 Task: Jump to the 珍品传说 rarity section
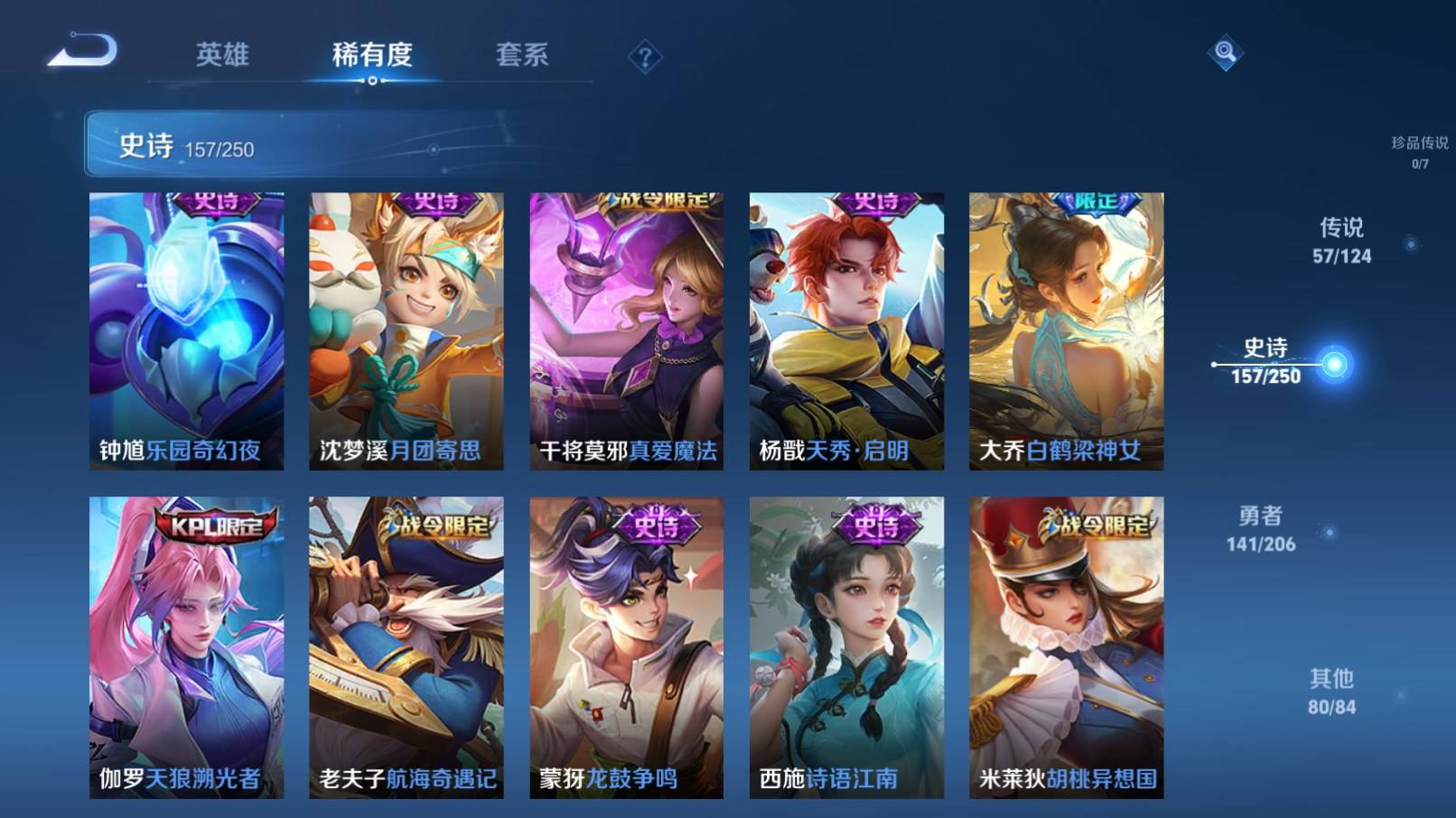point(1419,152)
